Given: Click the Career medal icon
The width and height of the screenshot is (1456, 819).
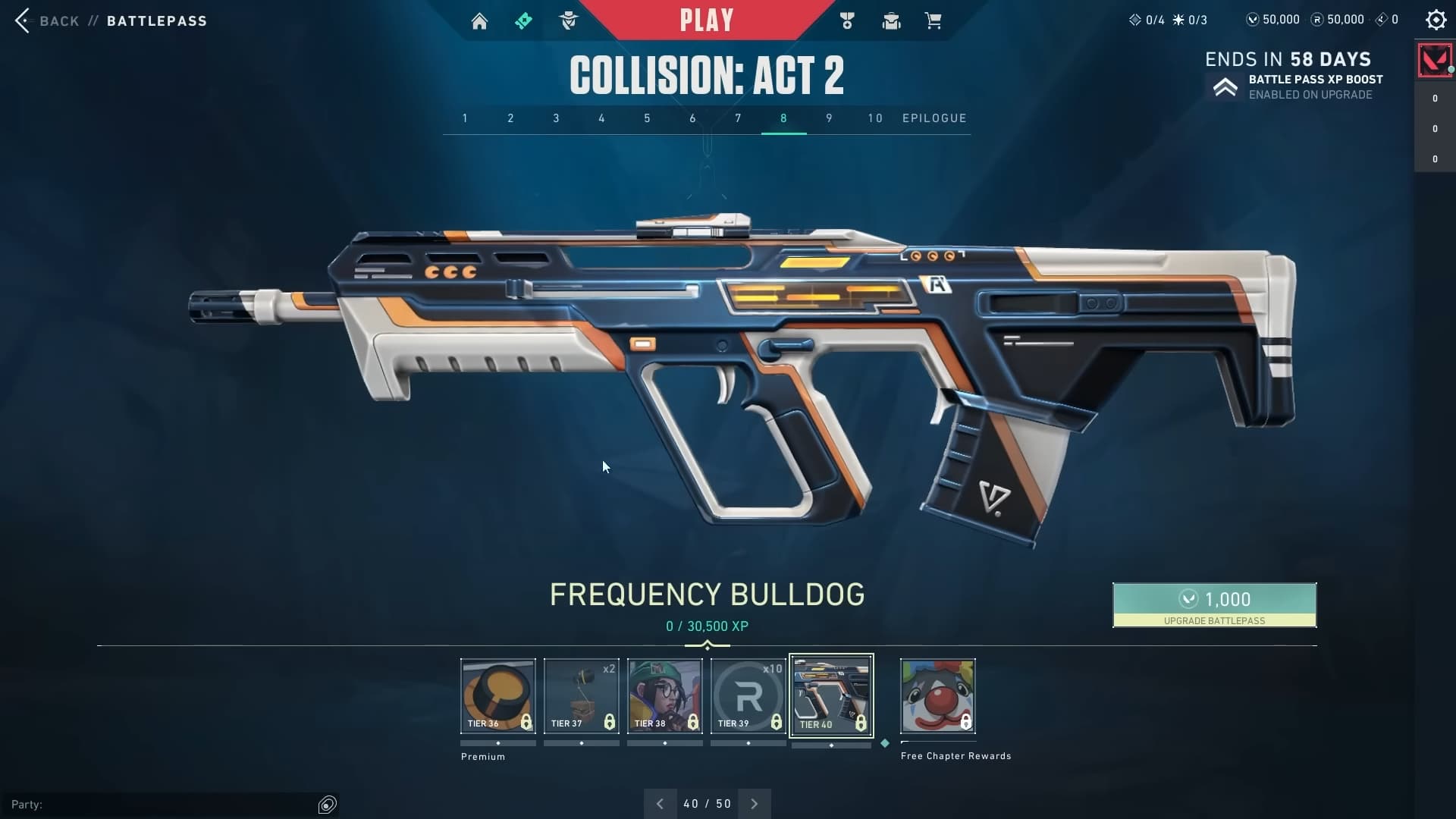Looking at the screenshot, I should tap(847, 20).
